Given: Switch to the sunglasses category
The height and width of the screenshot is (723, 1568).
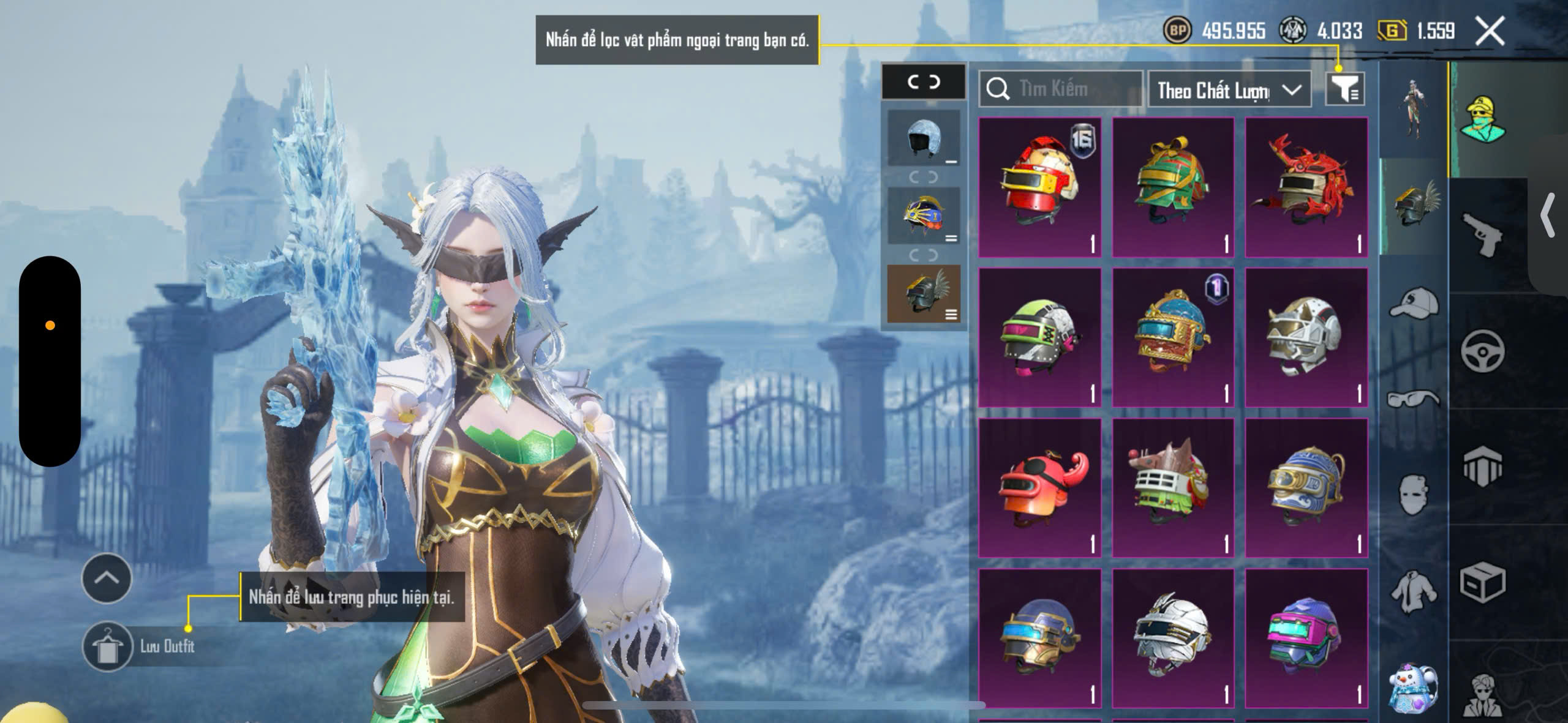Looking at the screenshot, I should pos(1413,398).
